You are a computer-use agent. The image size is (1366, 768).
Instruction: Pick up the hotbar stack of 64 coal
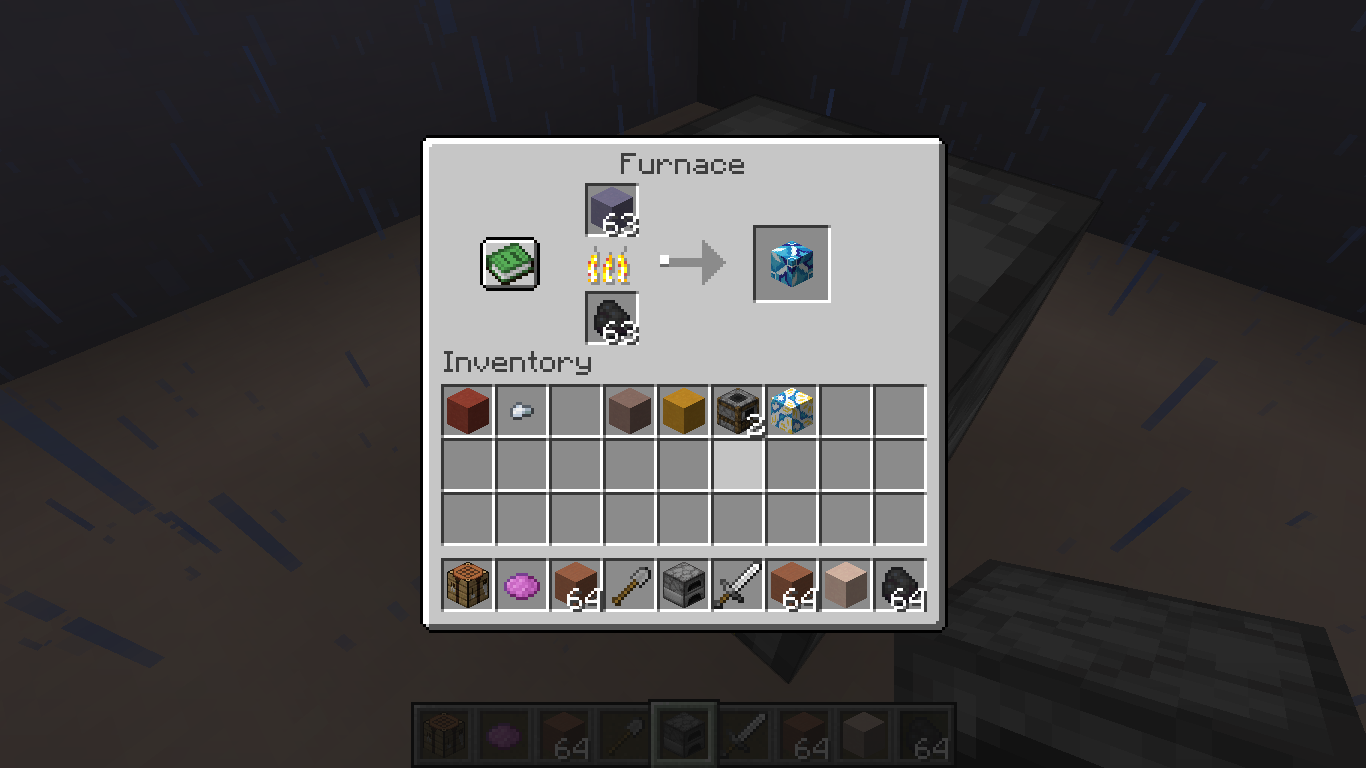[x=900, y=585]
